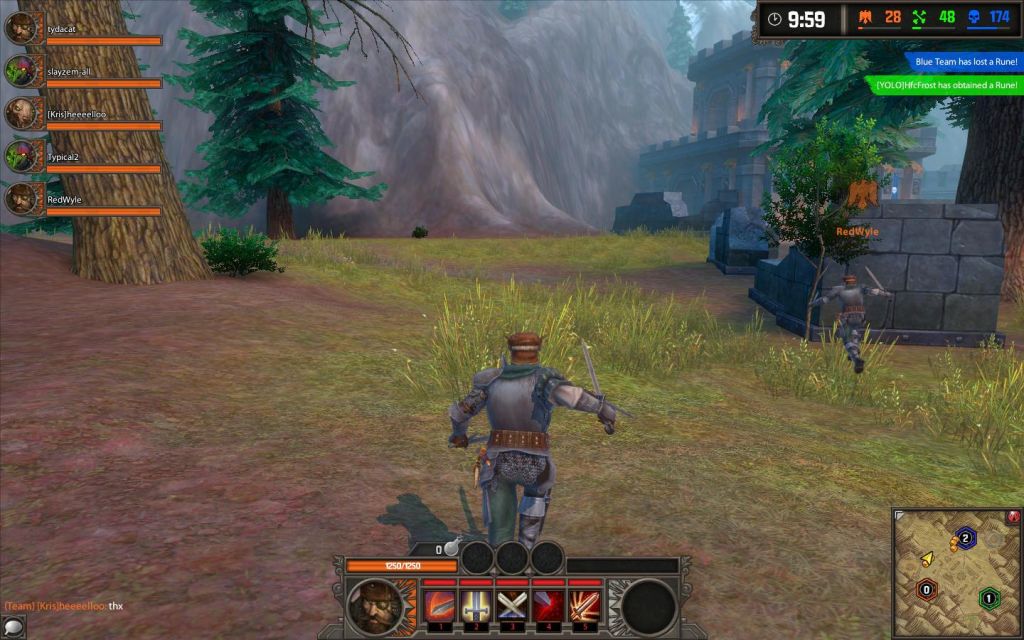1024x640 pixels.
Task: Toggle the minimap's corner triangle button
Action: coord(900,516)
